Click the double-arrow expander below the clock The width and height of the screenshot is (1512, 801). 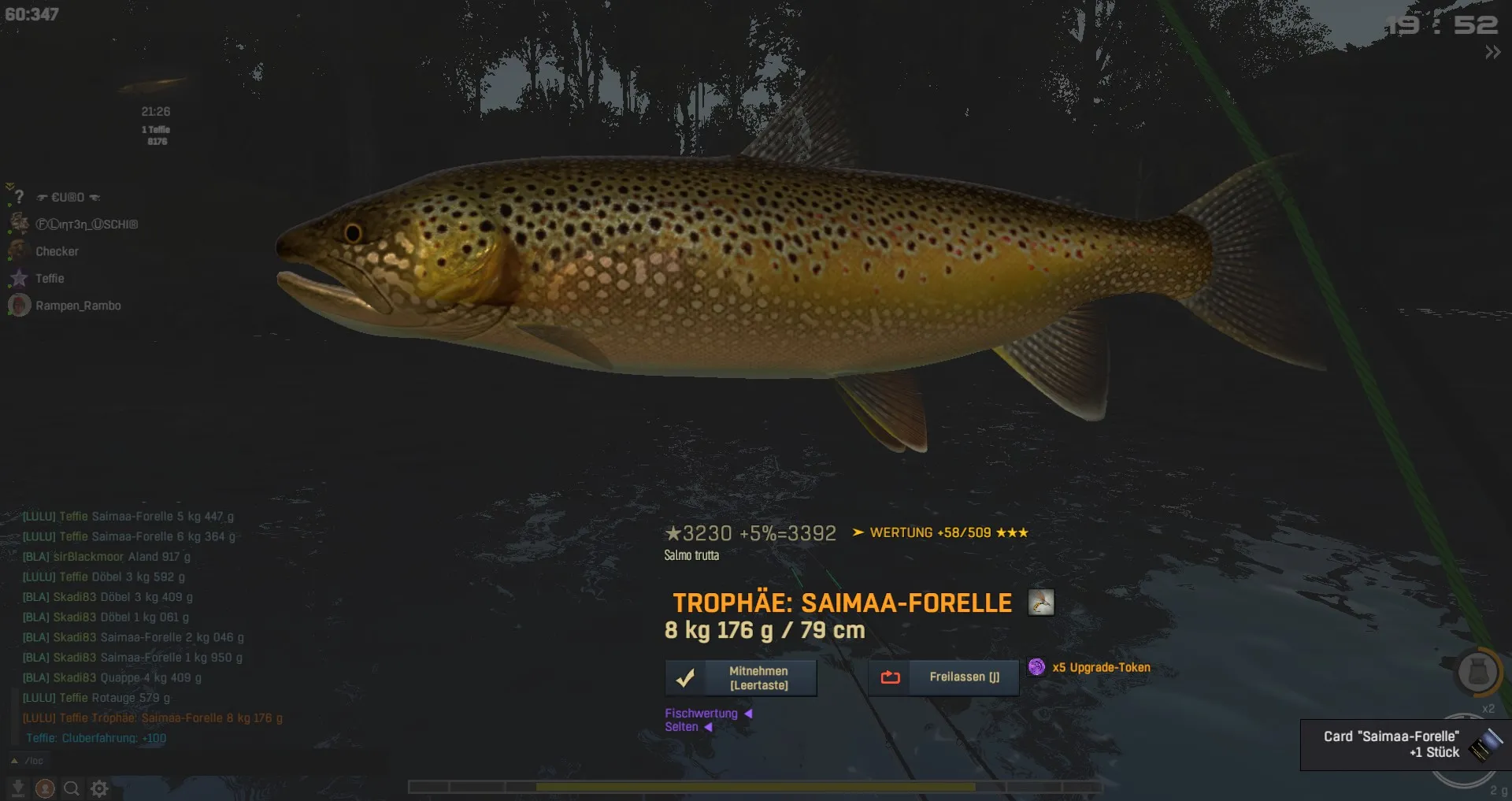pyautogui.click(x=1492, y=53)
